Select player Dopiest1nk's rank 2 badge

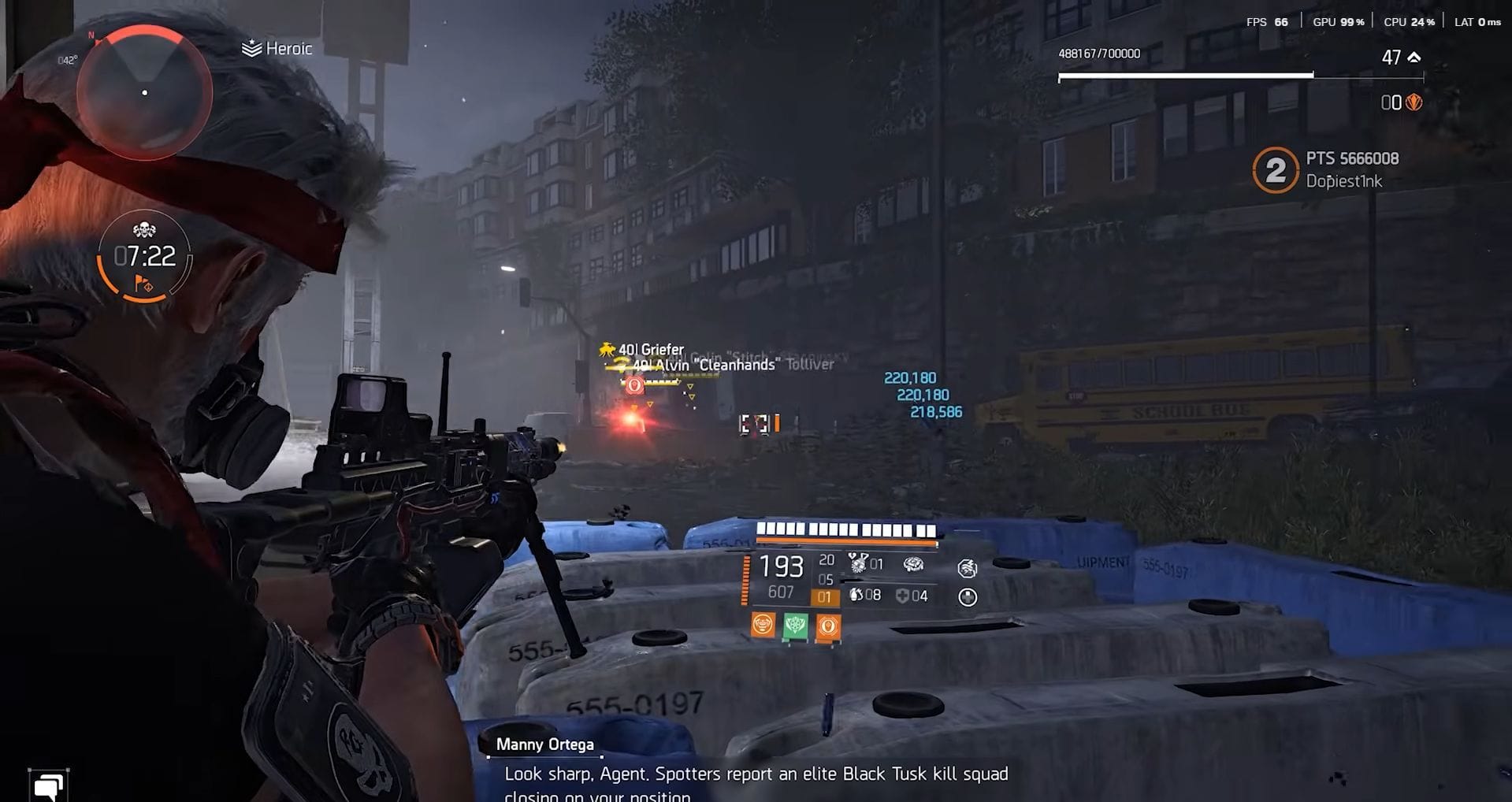pos(1276,169)
